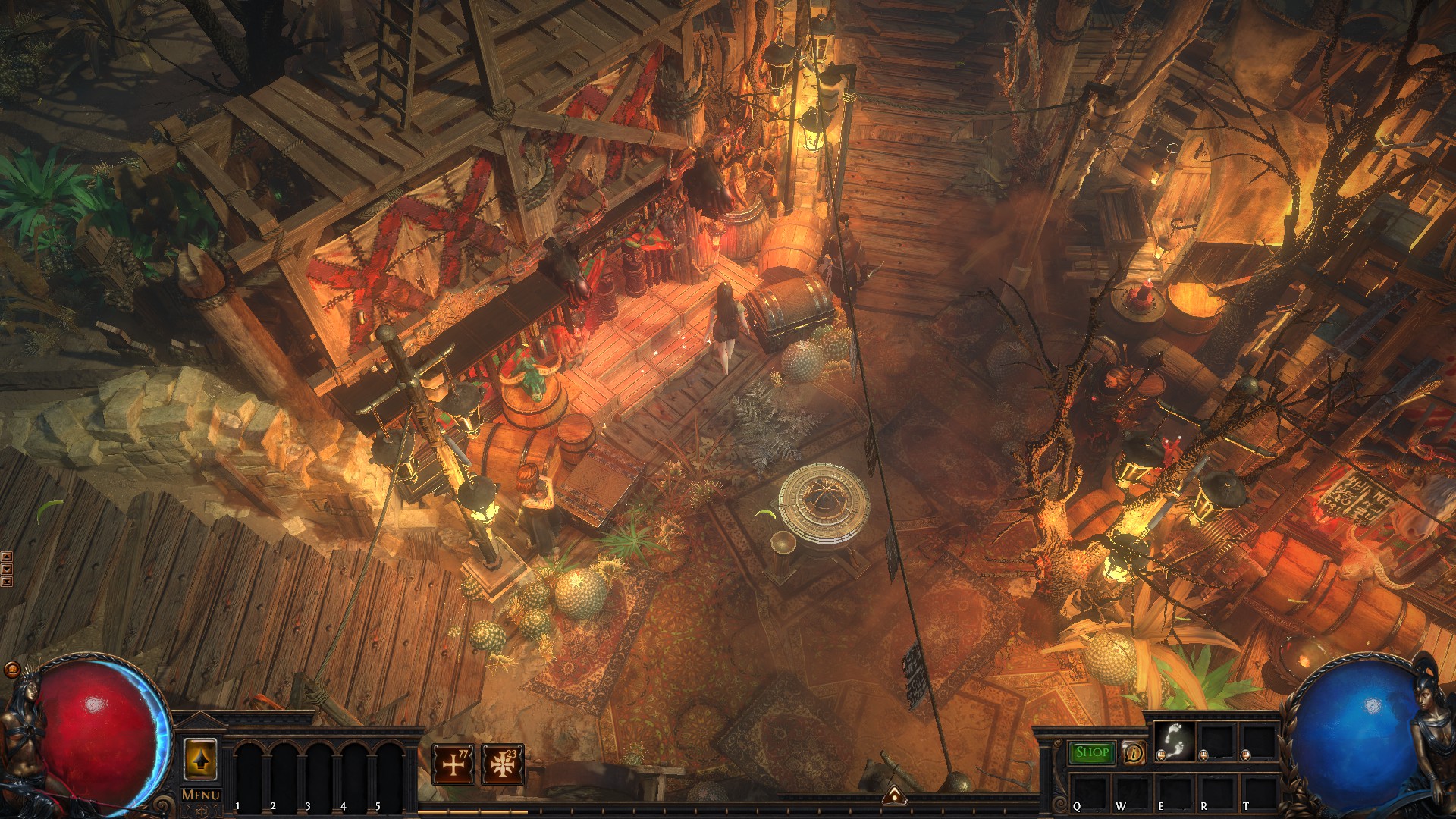1456x819 pixels.
Task: Open the game Menu
Action: coord(201,795)
